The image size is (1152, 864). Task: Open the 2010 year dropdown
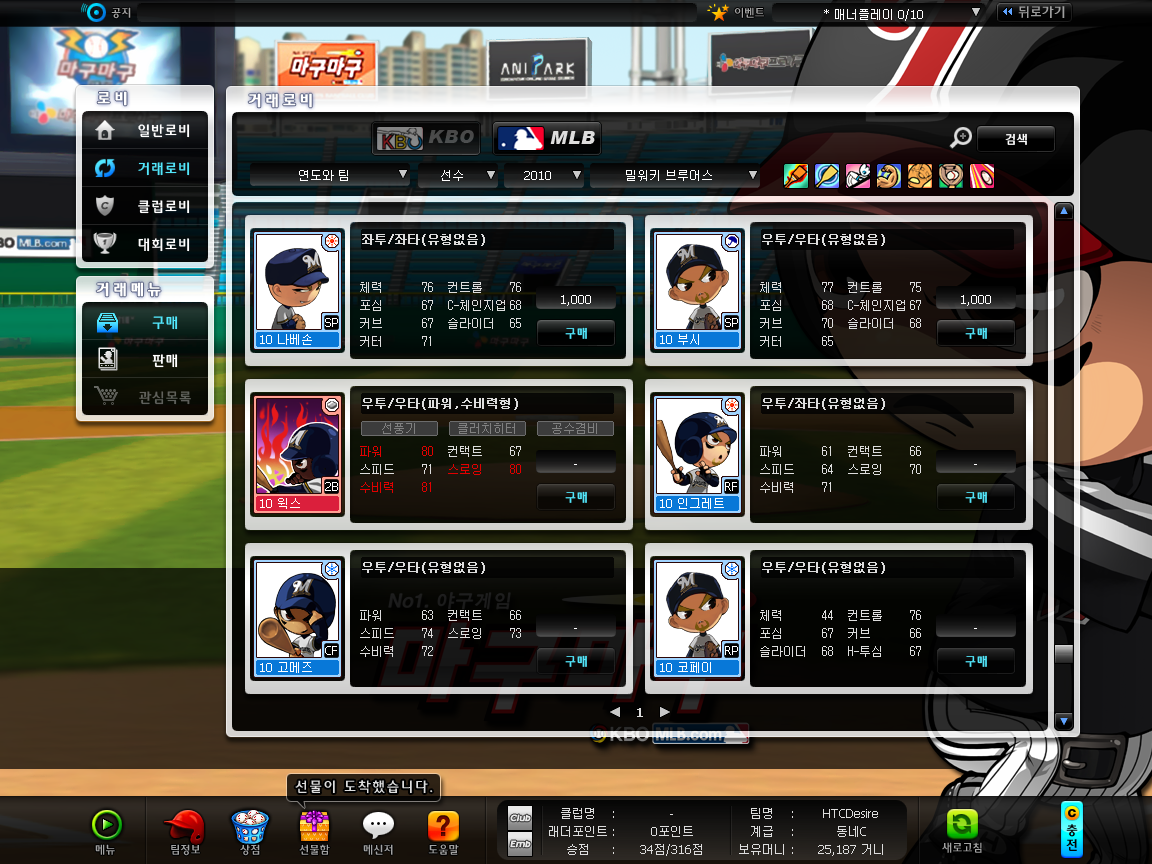click(543, 175)
